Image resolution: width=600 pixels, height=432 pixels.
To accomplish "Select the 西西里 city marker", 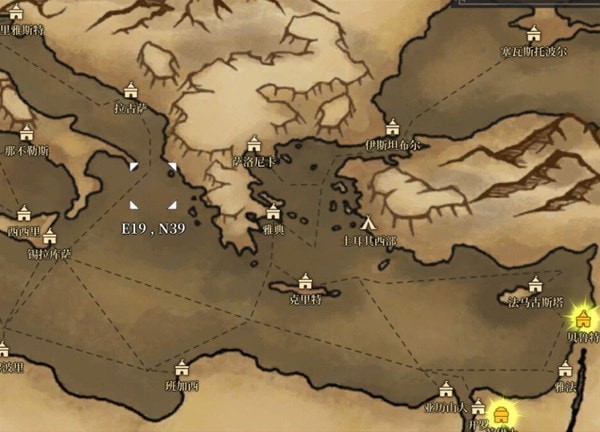I will pos(24,213).
